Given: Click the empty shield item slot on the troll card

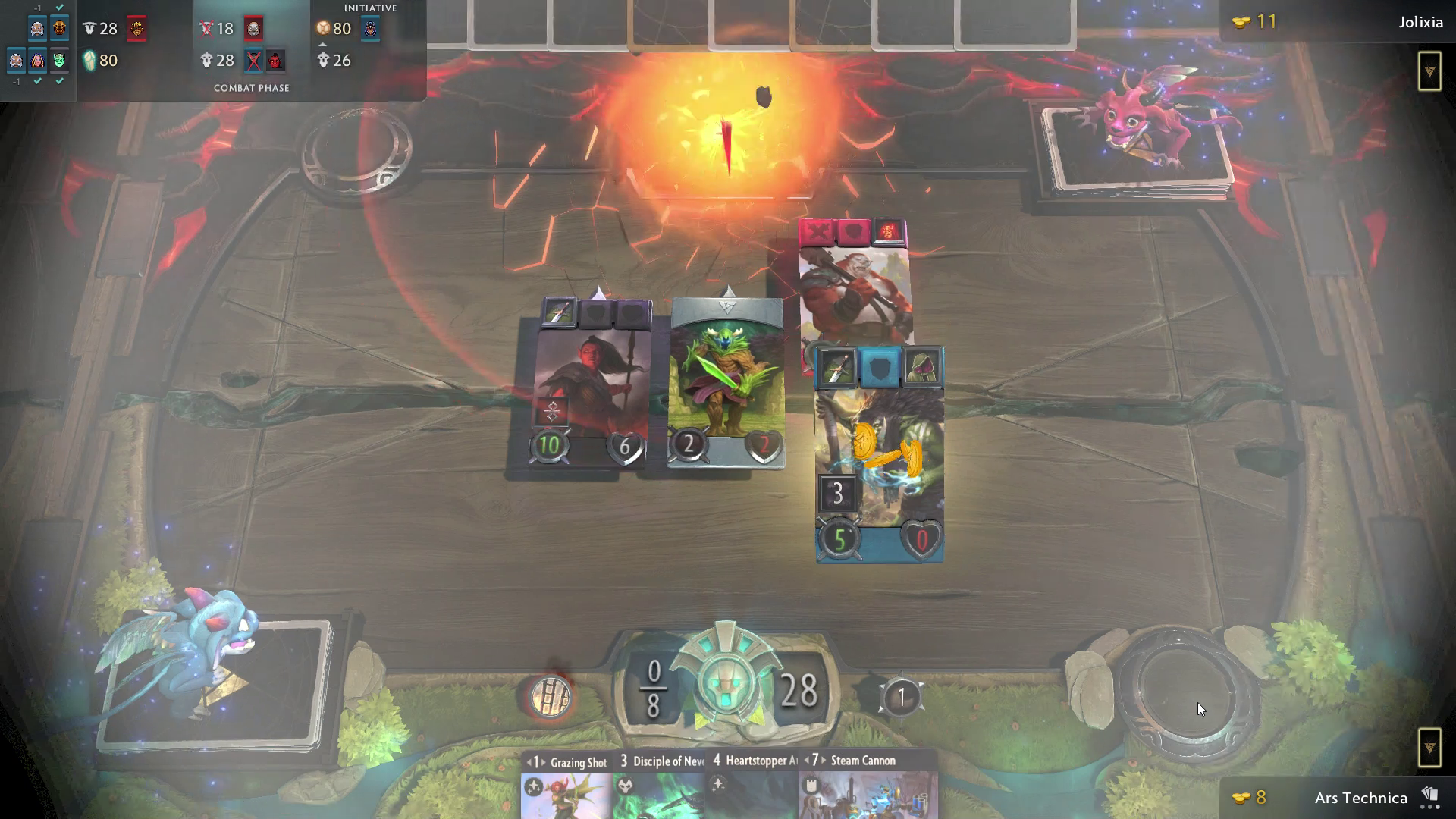Looking at the screenshot, I should click(x=880, y=366).
